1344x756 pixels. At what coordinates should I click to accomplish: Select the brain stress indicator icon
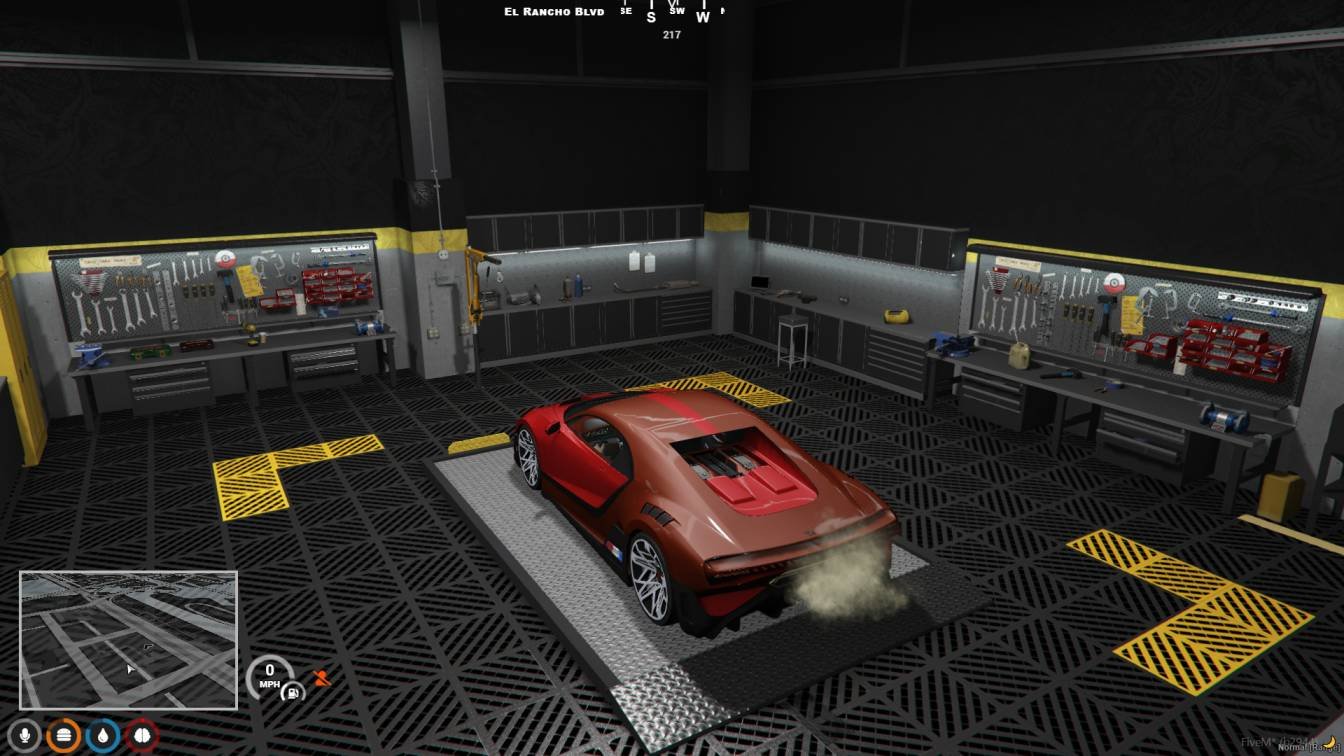(x=140, y=735)
